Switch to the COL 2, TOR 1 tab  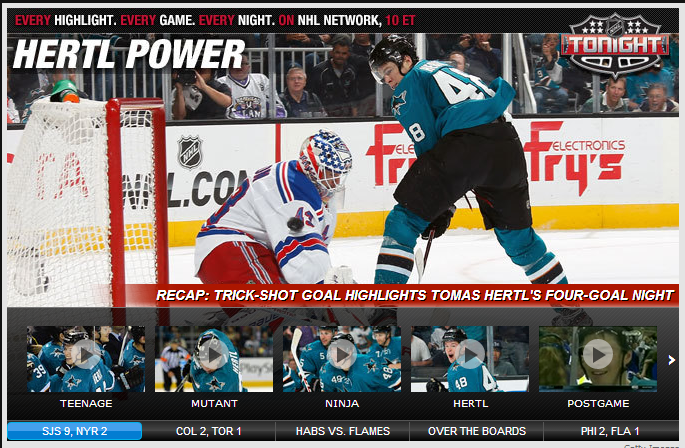pyautogui.click(x=208, y=431)
